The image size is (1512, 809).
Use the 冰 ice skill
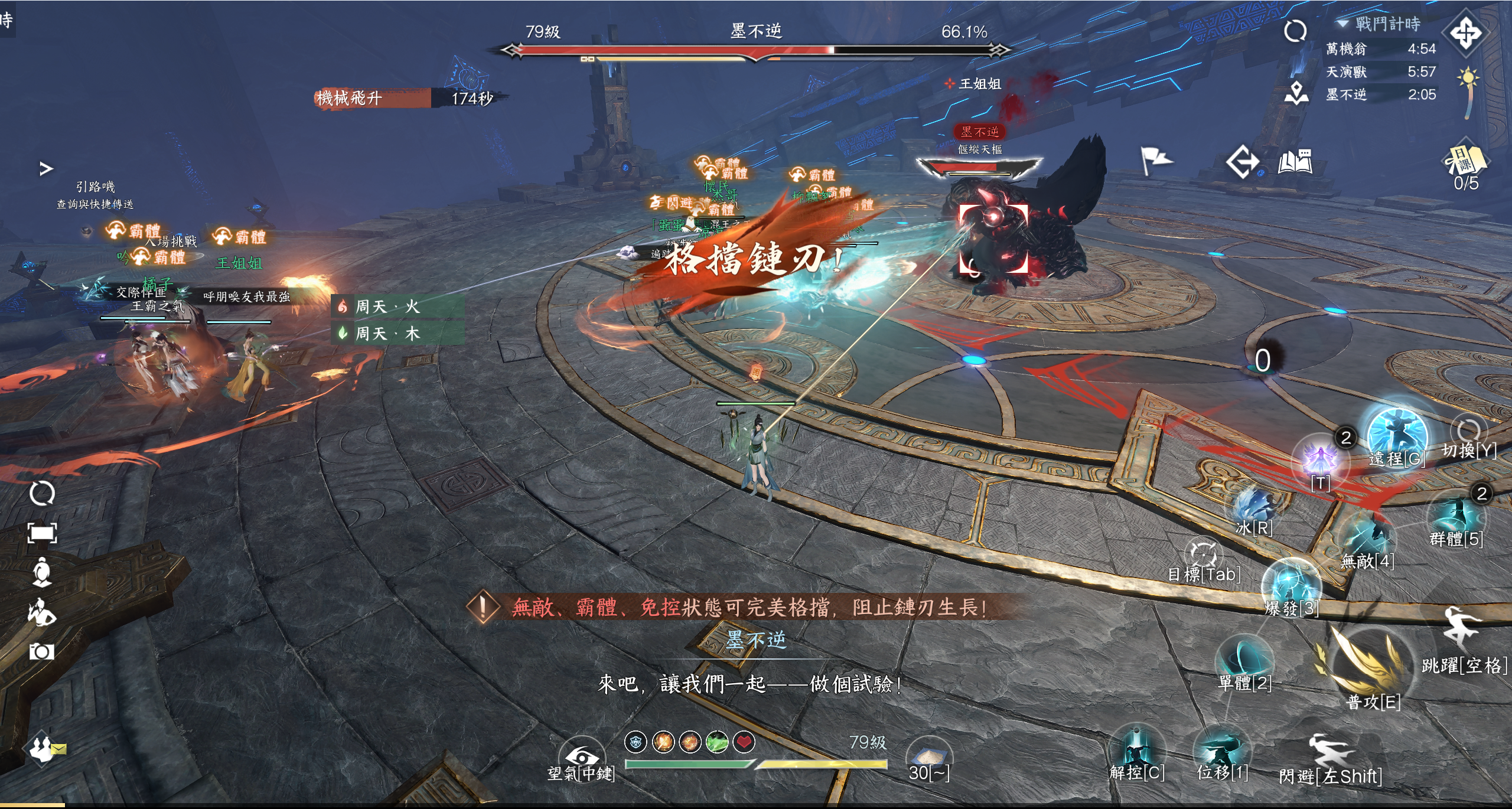(1253, 508)
